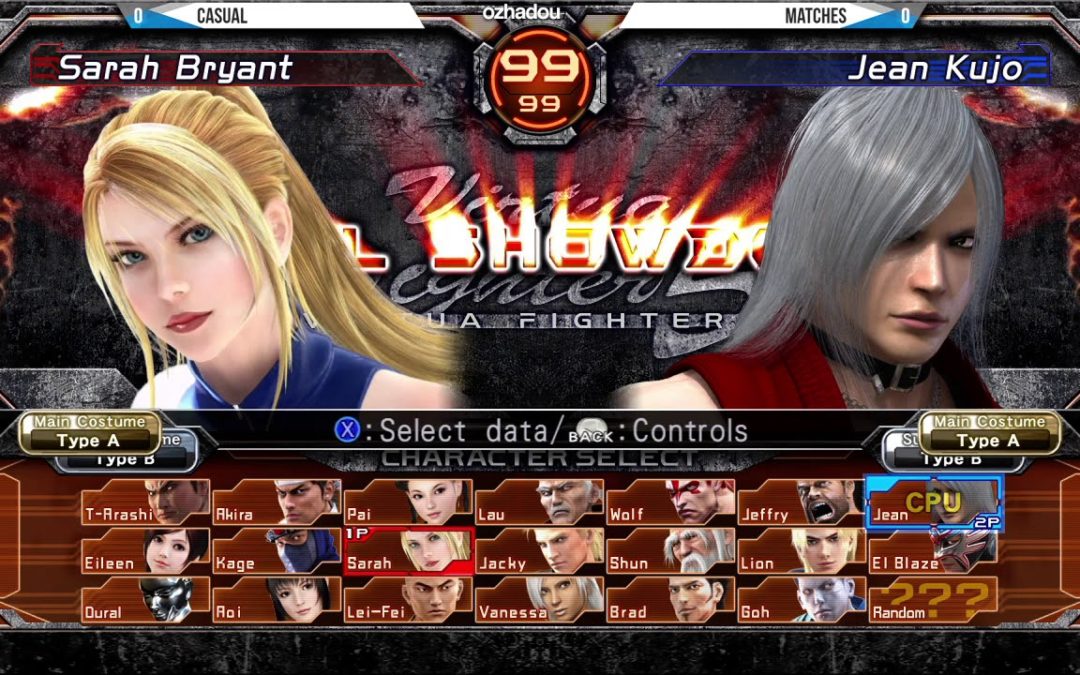Choose the Kage character tile
The image size is (1080, 675).
tap(277, 552)
